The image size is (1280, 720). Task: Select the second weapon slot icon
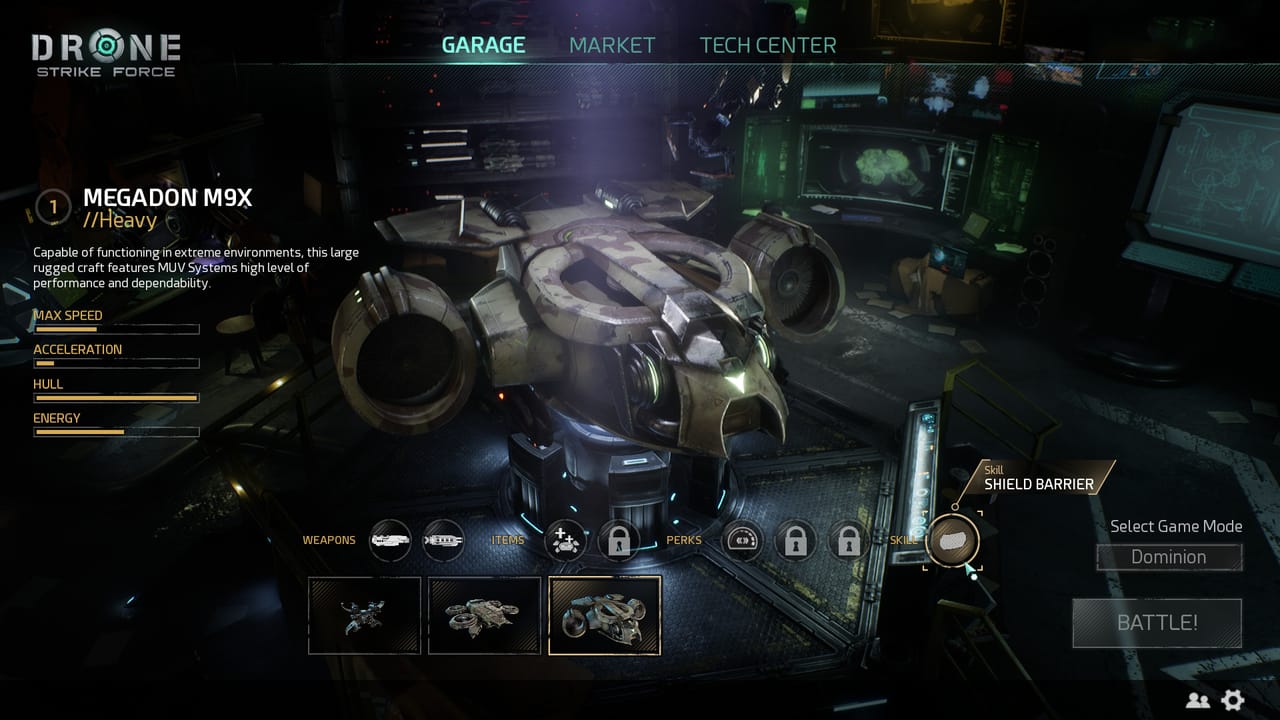tap(443, 540)
